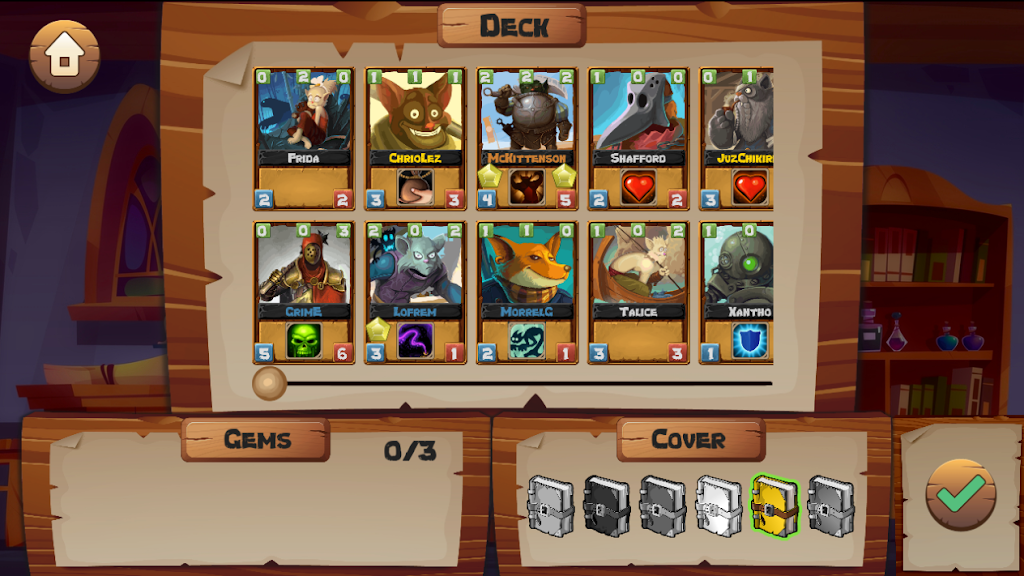Choose the black book cover
The width and height of the screenshot is (1024, 576).
tap(607, 506)
